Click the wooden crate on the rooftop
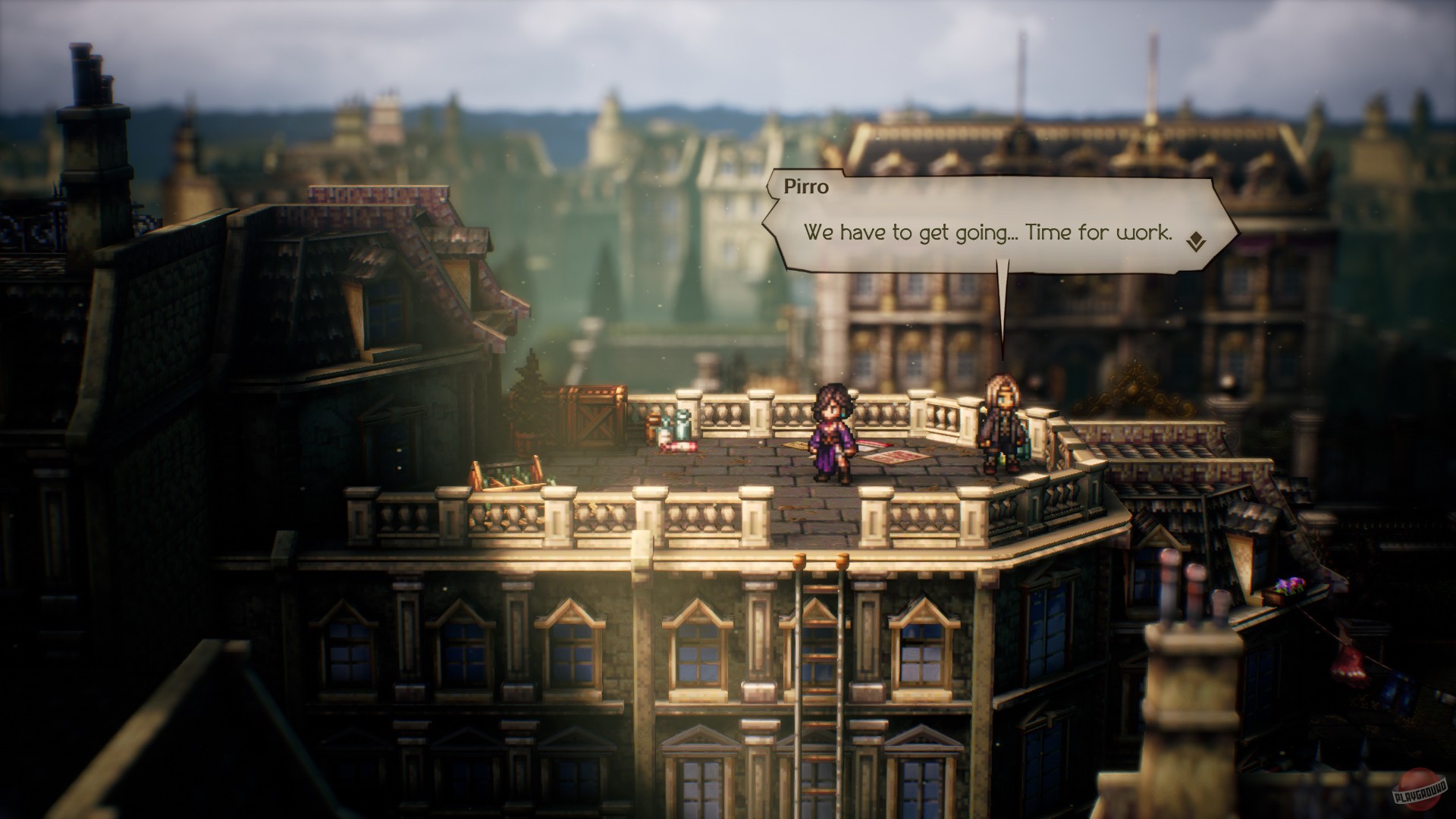Viewport: 1456px width, 819px height. [592, 416]
